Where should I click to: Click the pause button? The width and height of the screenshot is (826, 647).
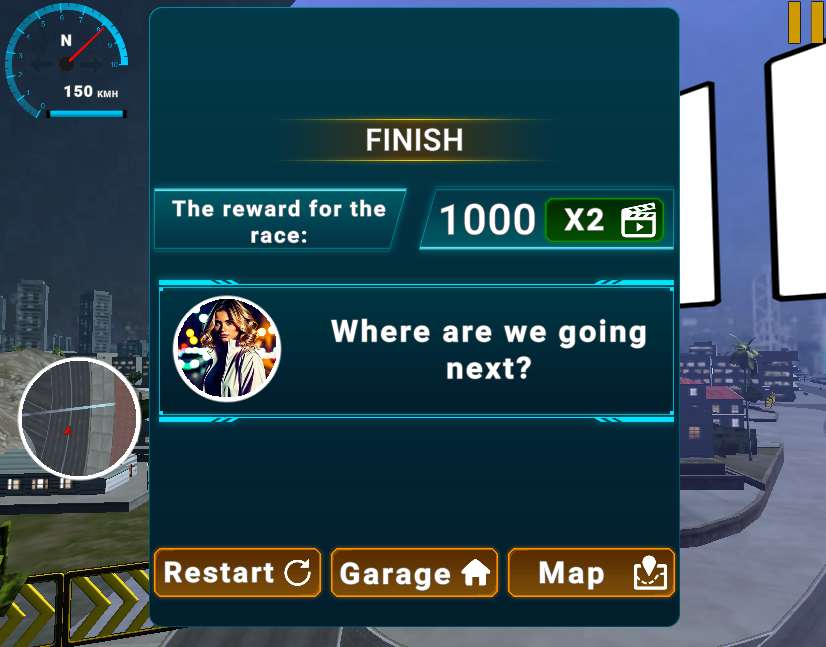pos(805,22)
